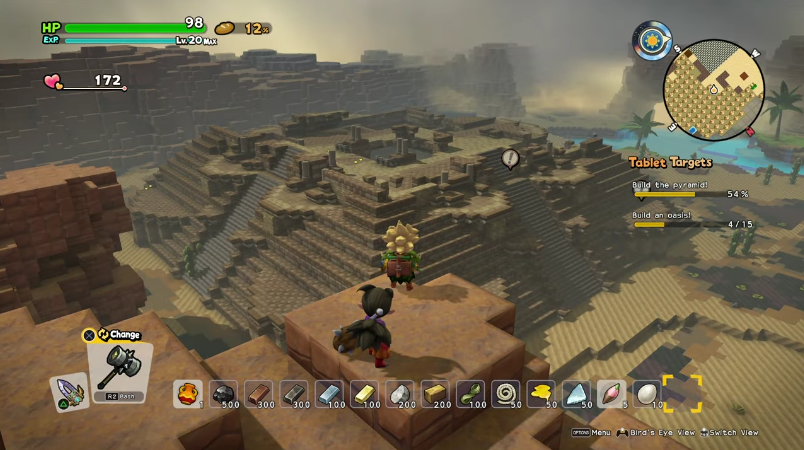Image resolution: width=804 pixels, height=450 pixels.
Task: Select the pale yellow ingot slot
Action: click(x=365, y=394)
